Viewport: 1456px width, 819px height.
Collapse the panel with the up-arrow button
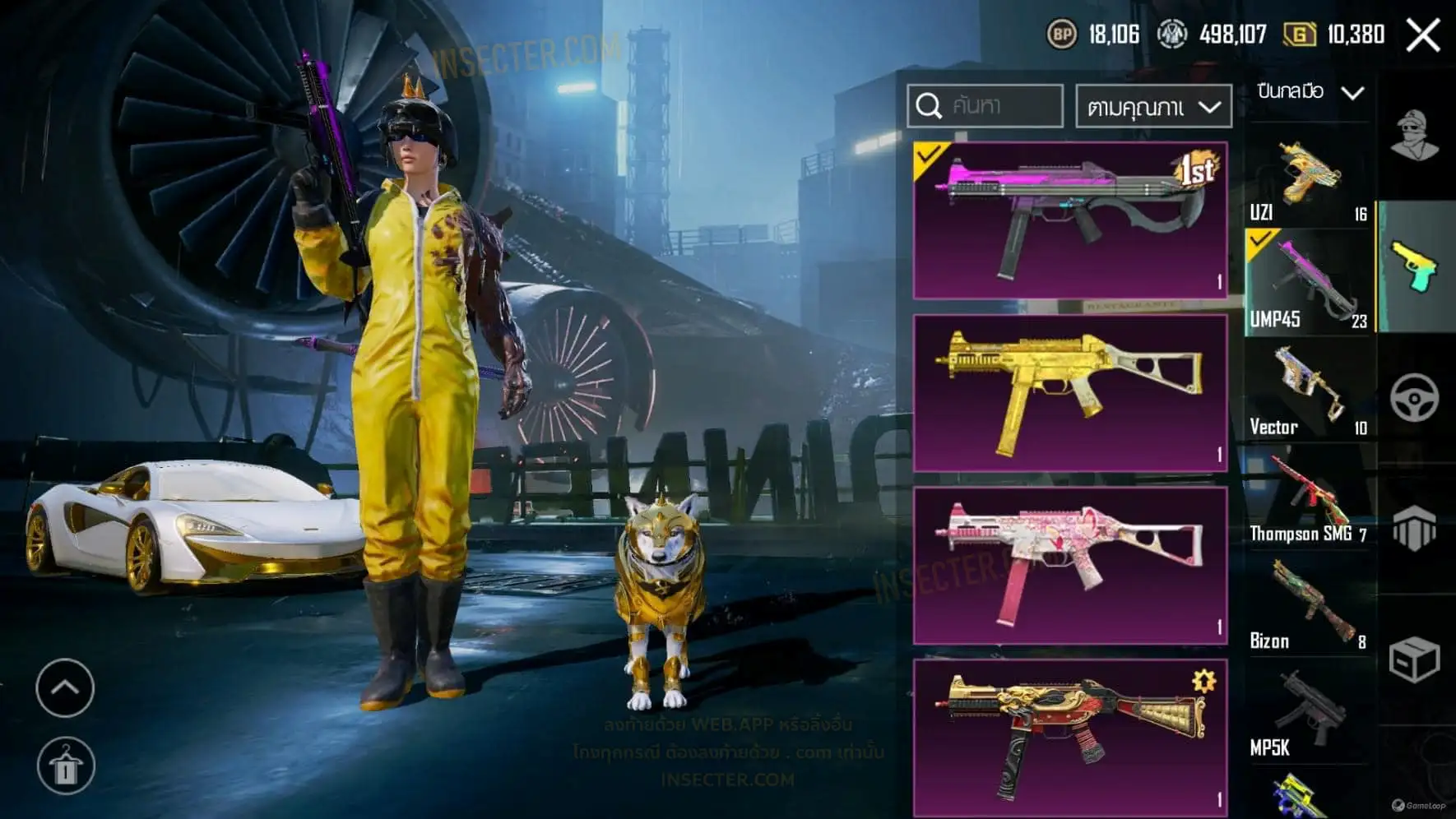pos(65,687)
